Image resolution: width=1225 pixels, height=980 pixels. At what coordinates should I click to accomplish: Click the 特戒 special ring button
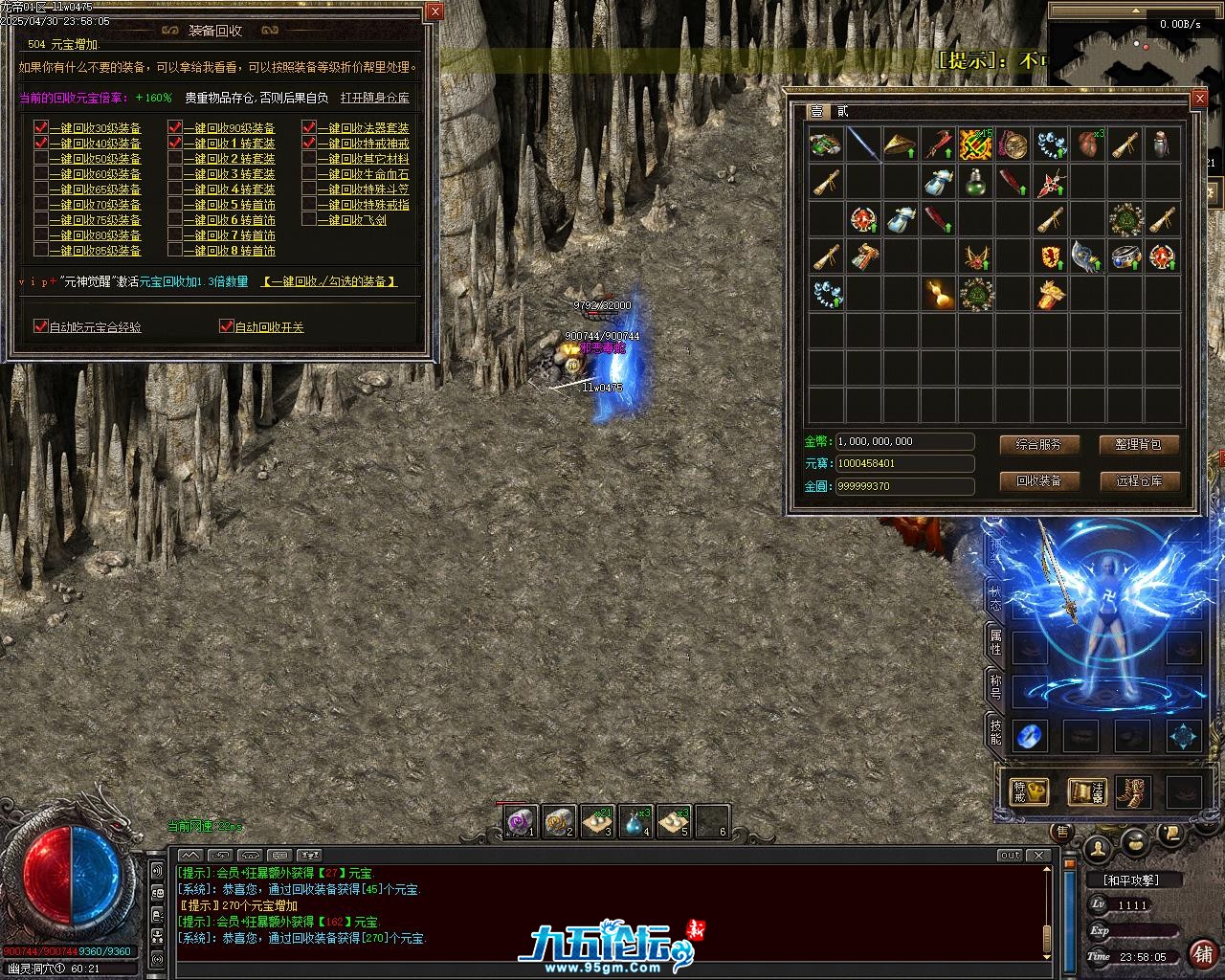click(1030, 791)
